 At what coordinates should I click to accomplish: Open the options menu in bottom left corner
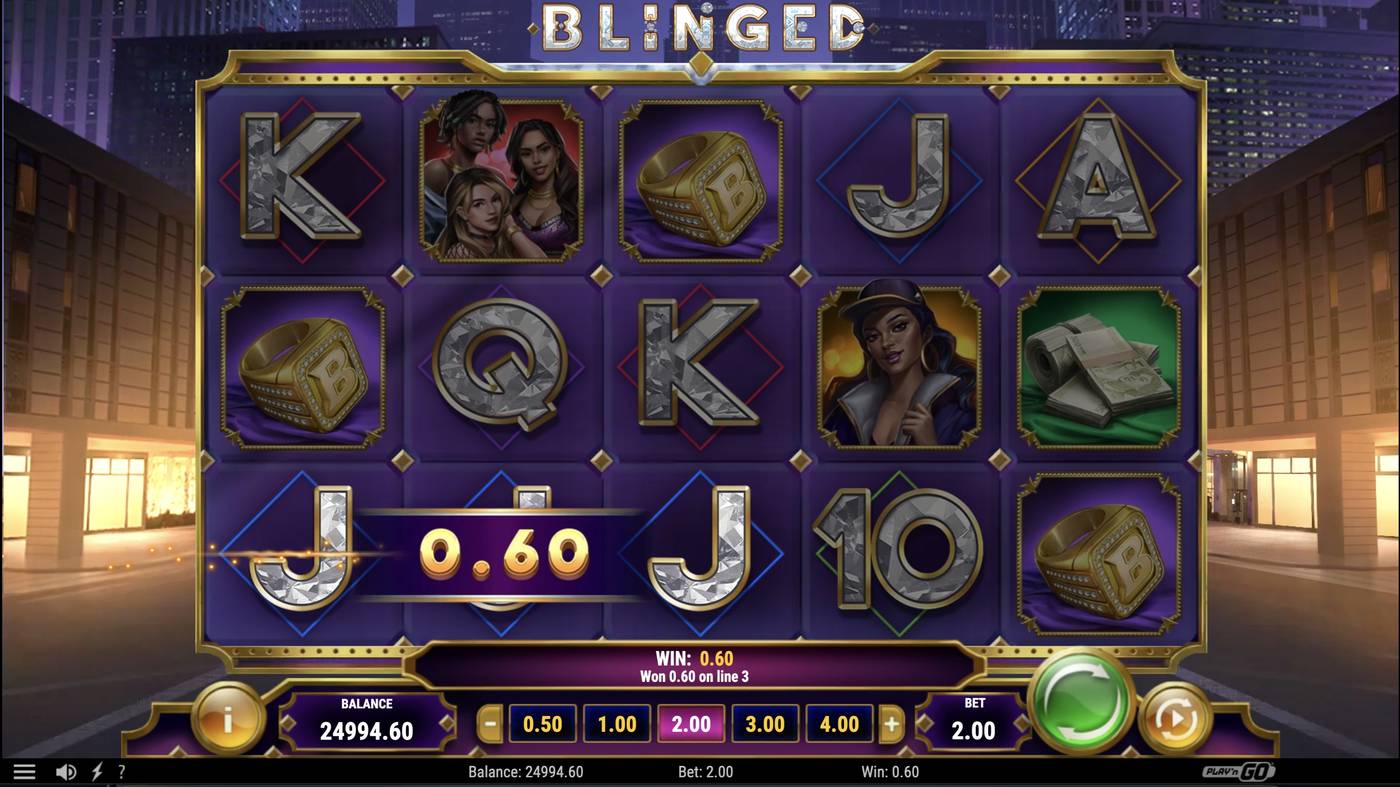click(x=25, y=771)
